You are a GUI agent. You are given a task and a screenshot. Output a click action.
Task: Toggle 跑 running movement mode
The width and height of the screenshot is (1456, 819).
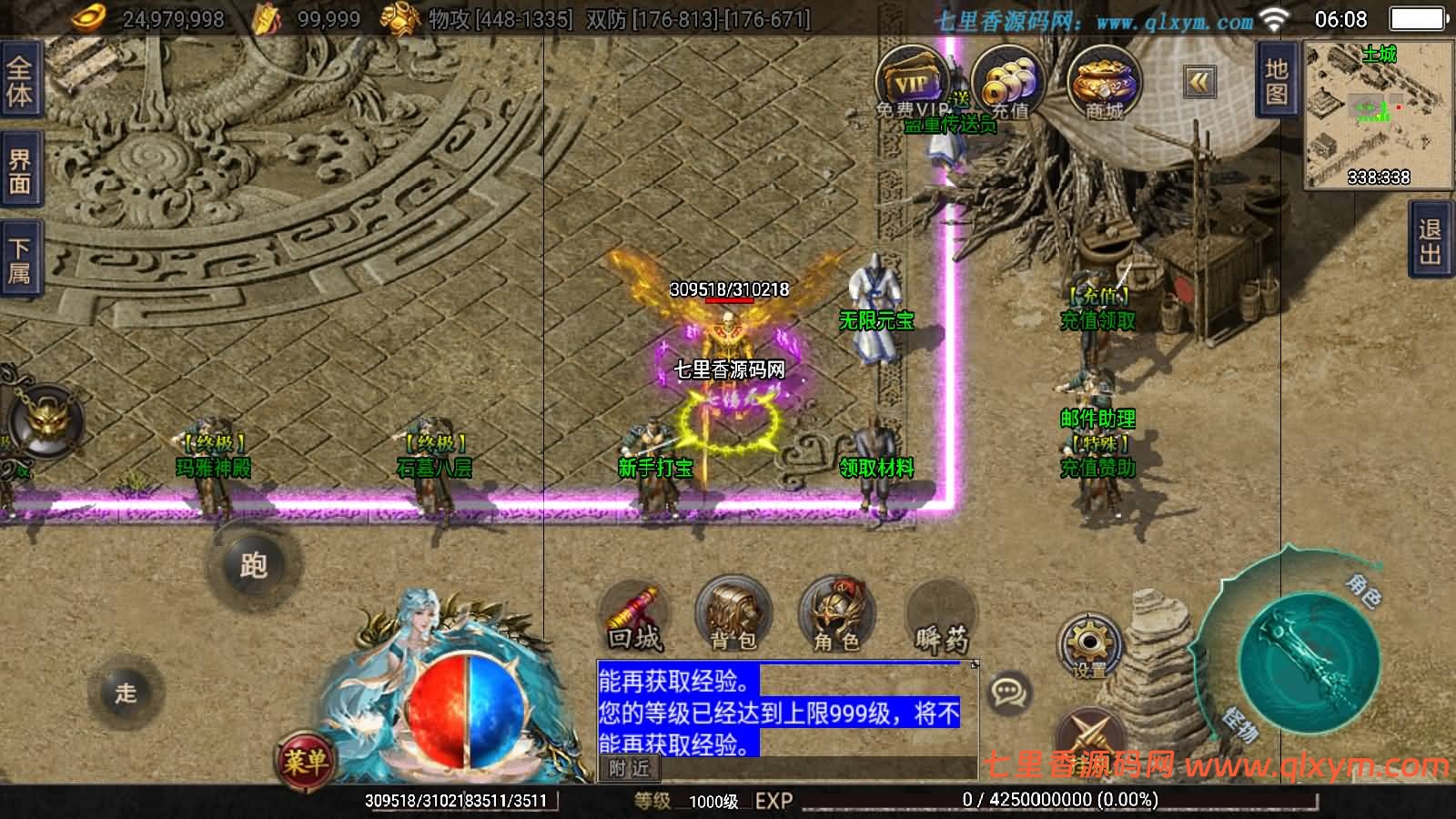(x=253, y=566)
